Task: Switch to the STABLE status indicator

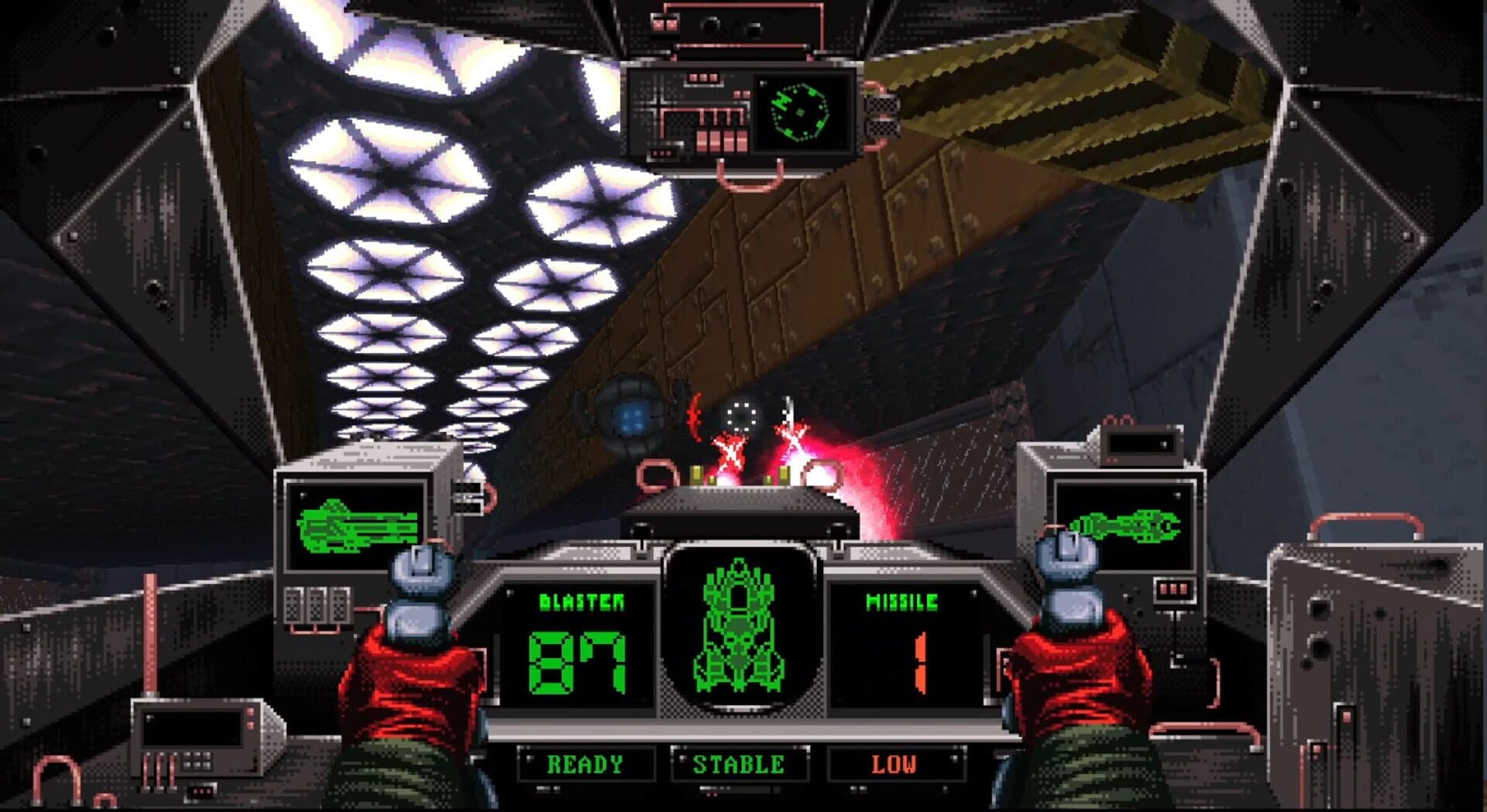Action: [x=741, y=763]
